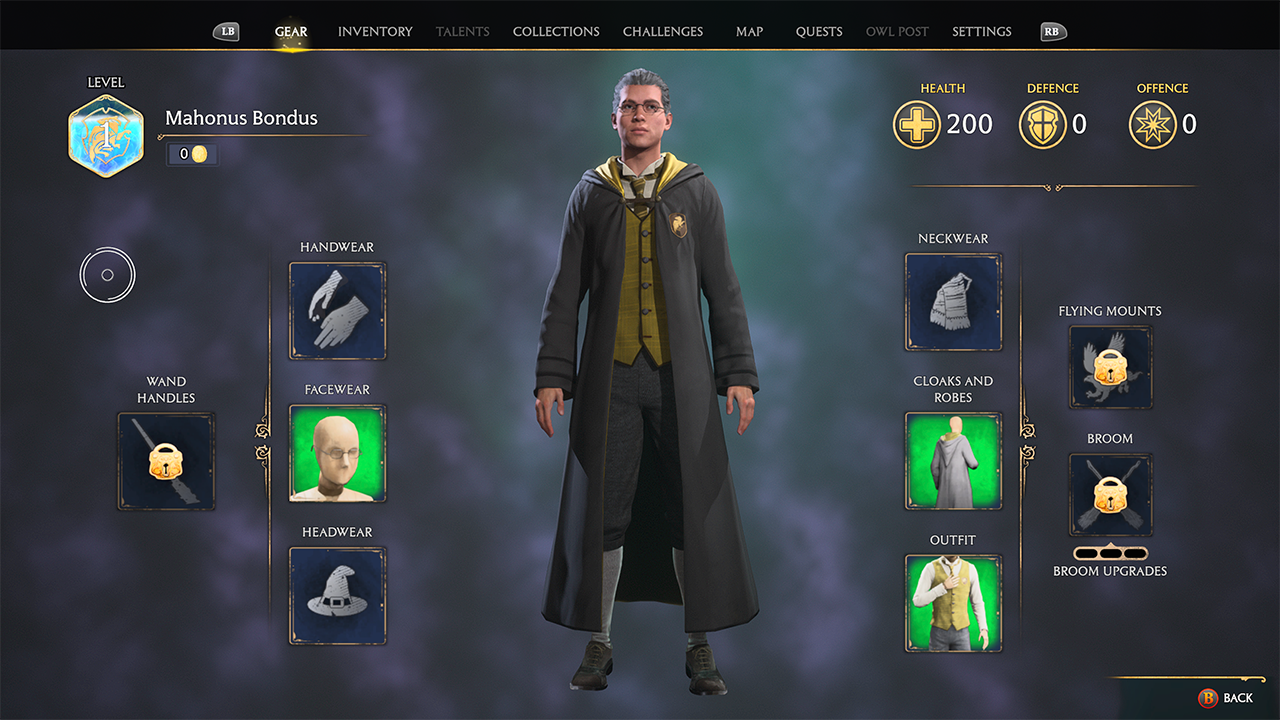
Task: Click the Talents tab
Action: pyautogui.click(x=463, y=32)
